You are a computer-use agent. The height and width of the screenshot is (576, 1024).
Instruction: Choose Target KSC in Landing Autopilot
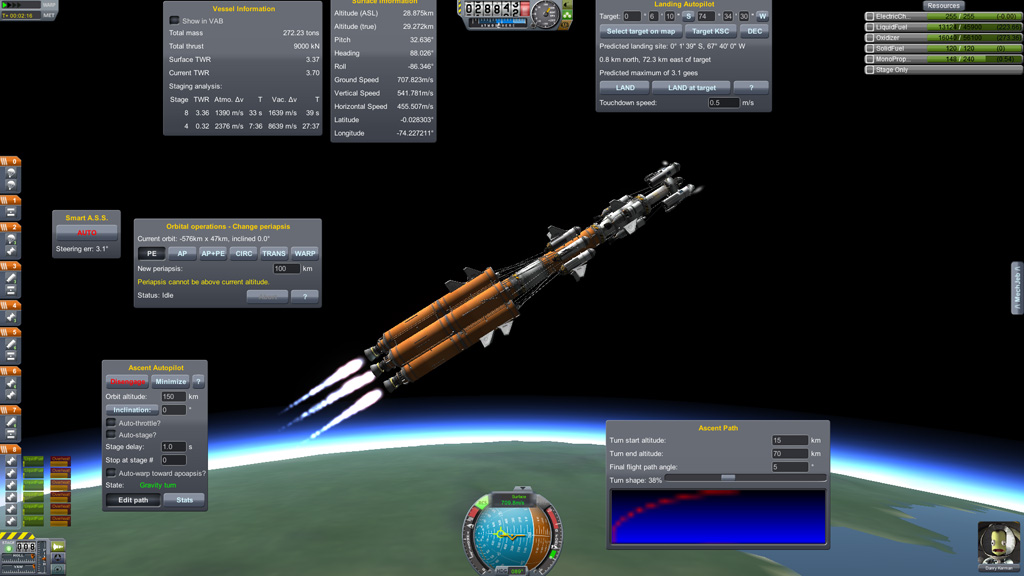tap(711, 31)
